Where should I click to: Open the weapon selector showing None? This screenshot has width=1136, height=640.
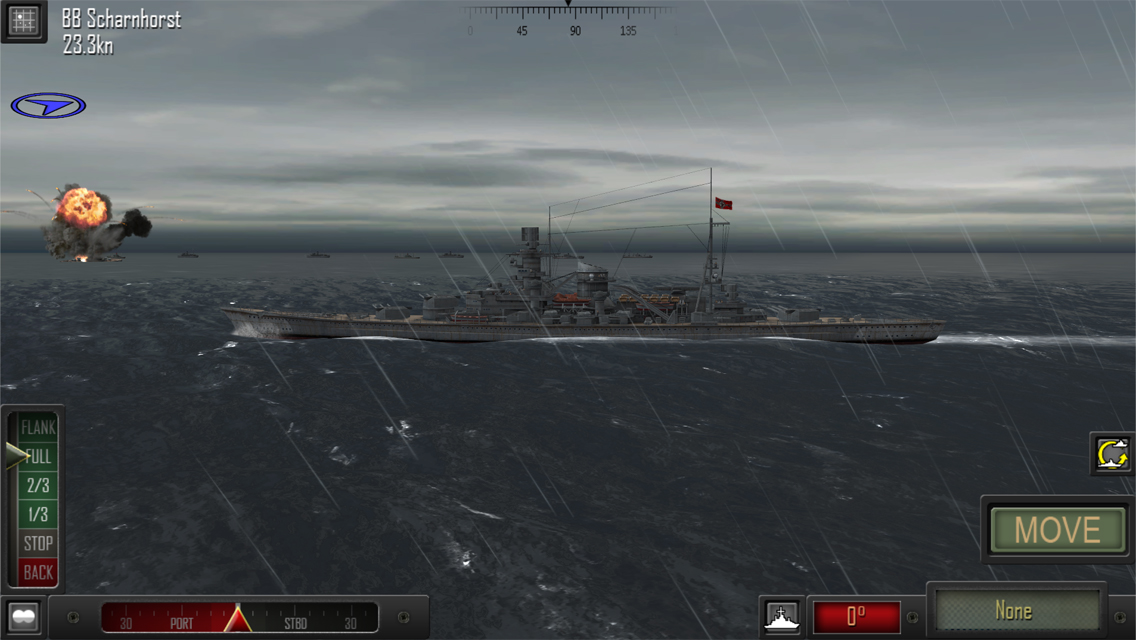click(1015, 610)
